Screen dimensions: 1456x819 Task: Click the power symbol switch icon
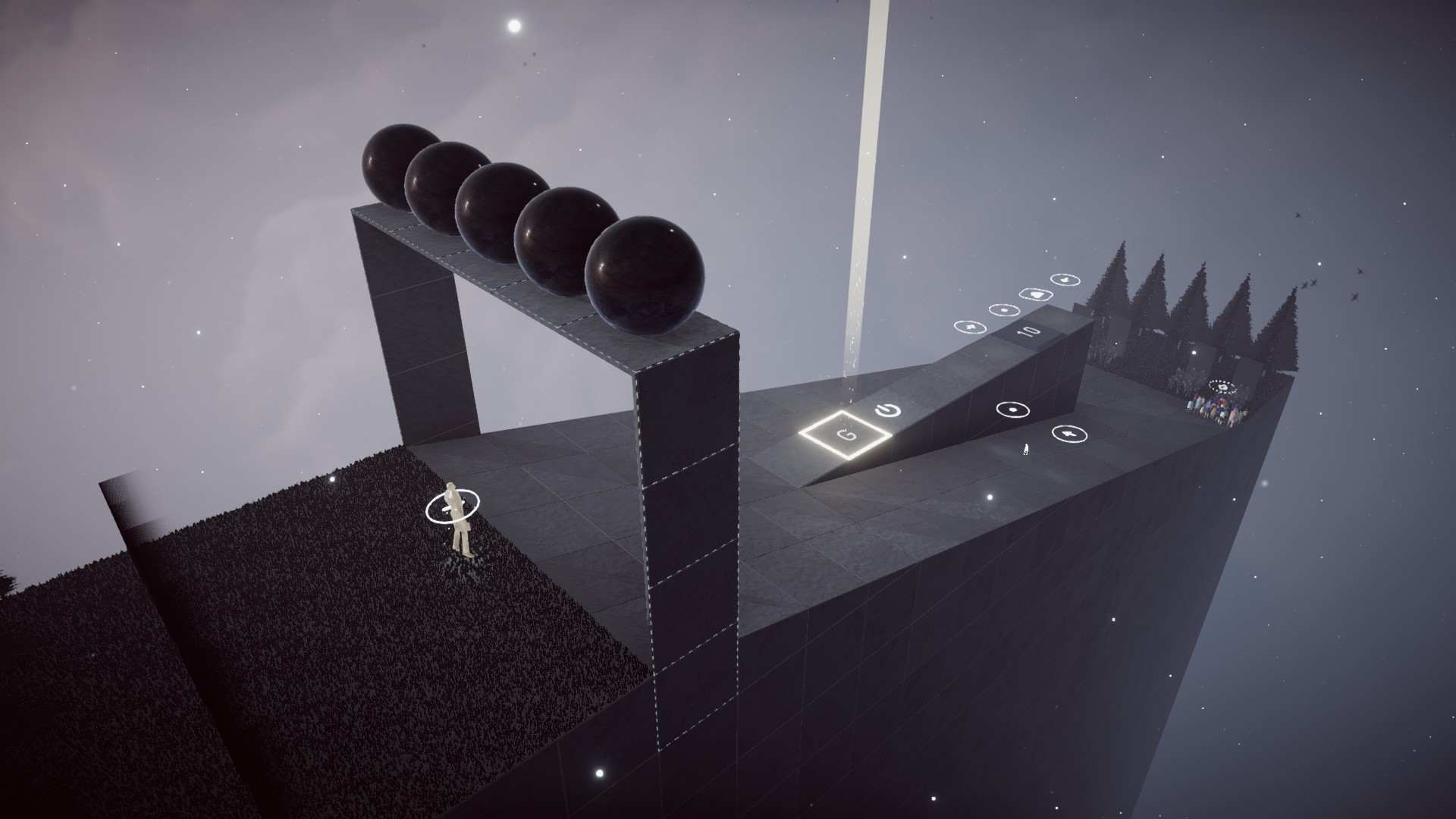coord(887,411)
